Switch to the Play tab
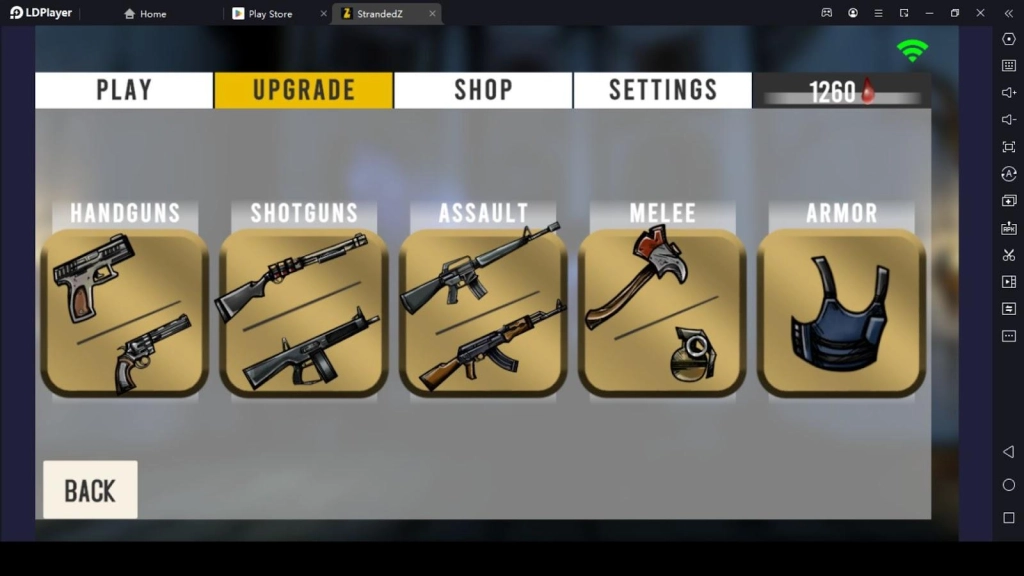The width and height of the screenshot is (1024, 576). click(x=124, y=90)
